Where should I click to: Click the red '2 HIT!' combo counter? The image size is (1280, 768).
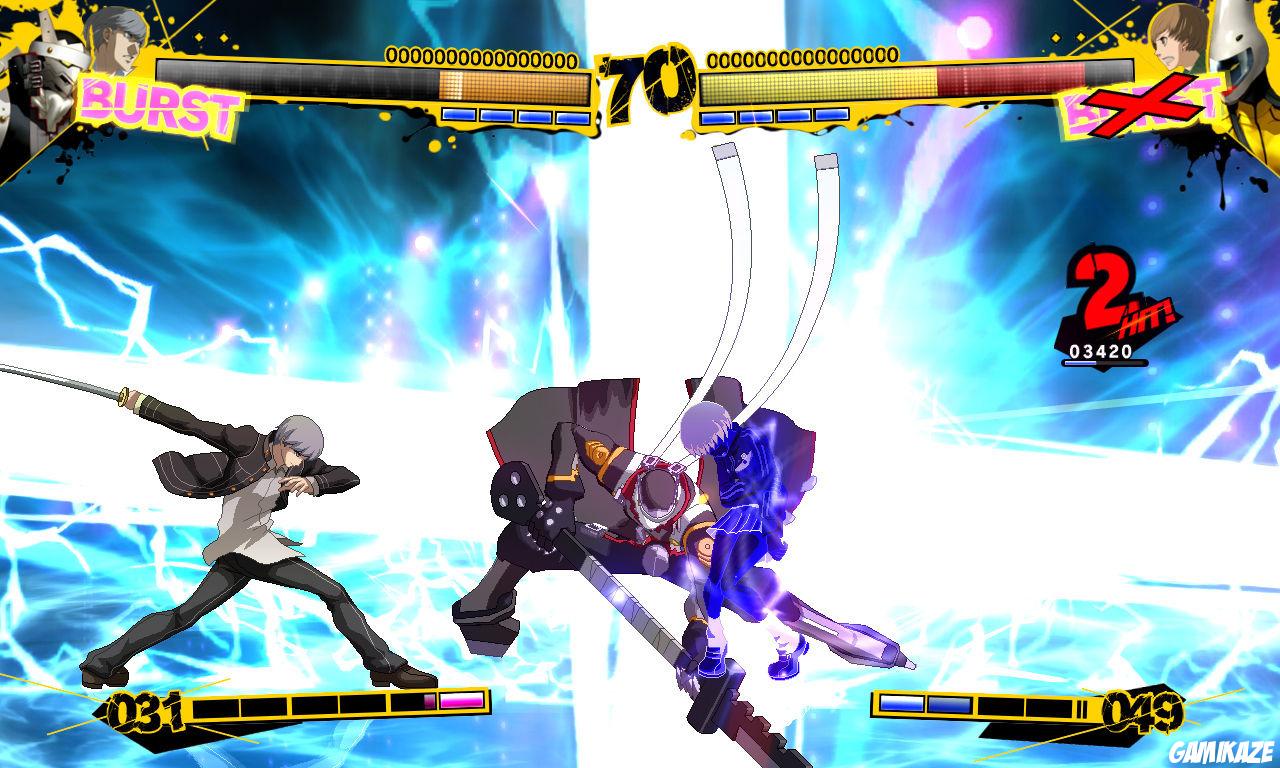point(1110,300)
